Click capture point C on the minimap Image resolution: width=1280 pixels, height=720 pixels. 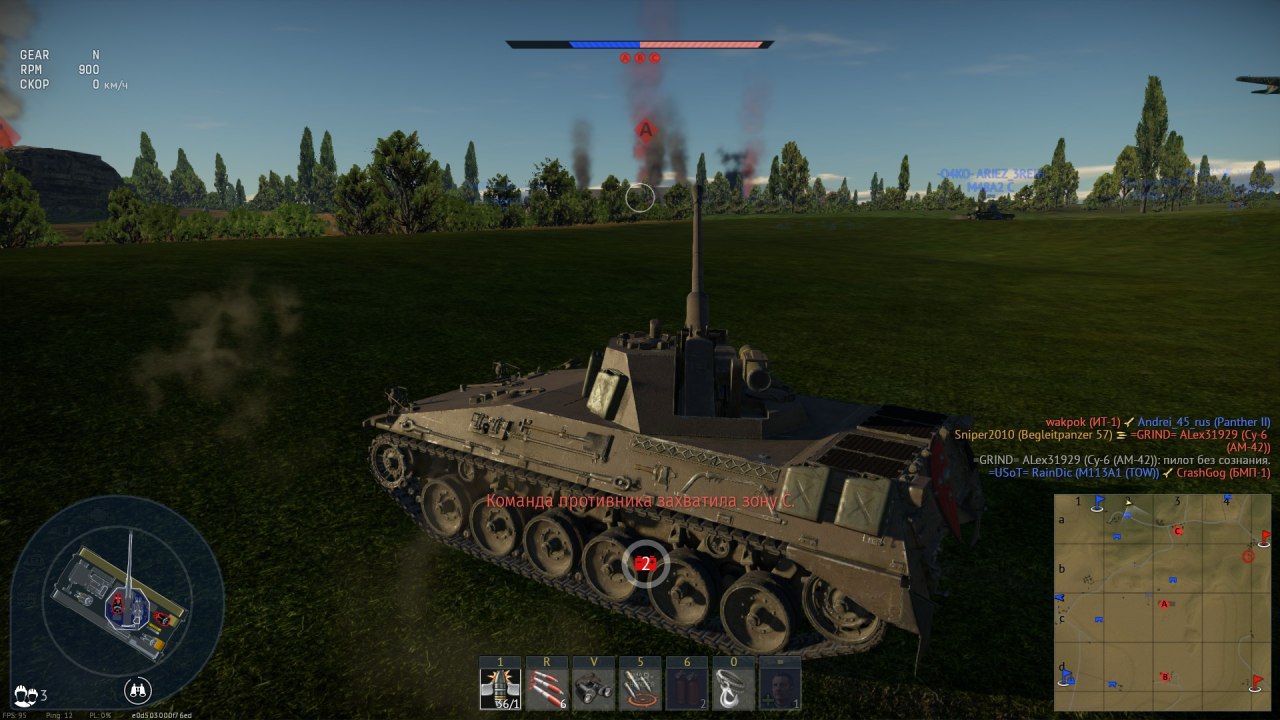click(x=1178, y=531)
